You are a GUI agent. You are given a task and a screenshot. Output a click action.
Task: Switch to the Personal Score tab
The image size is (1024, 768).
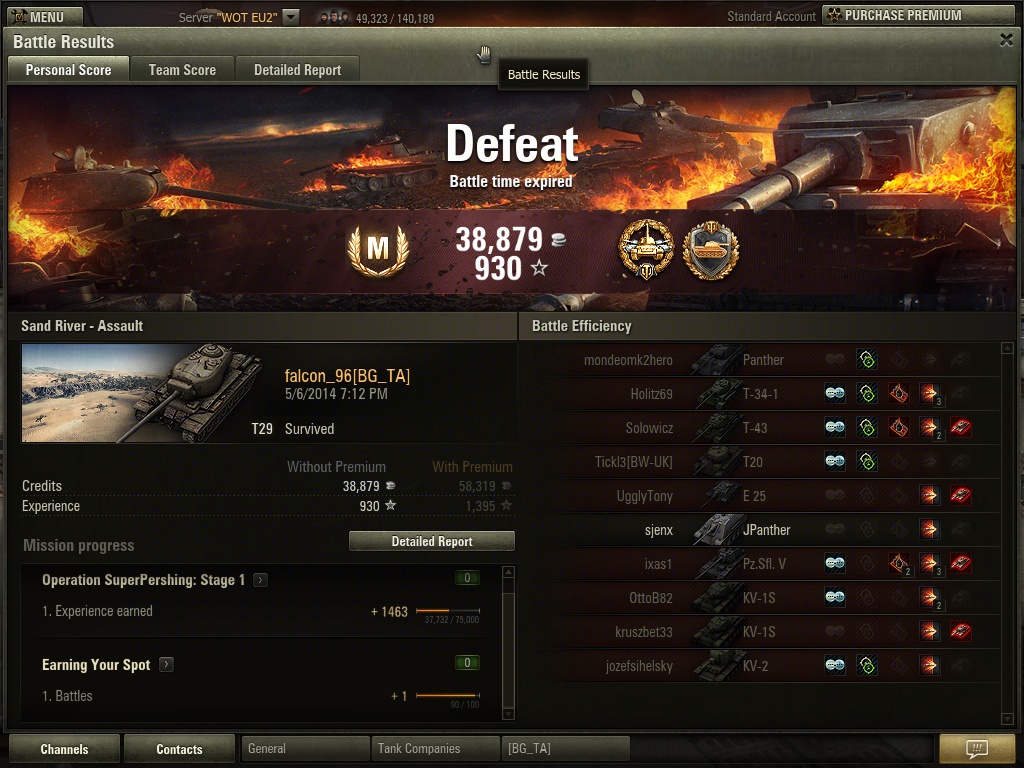point(68,70)
